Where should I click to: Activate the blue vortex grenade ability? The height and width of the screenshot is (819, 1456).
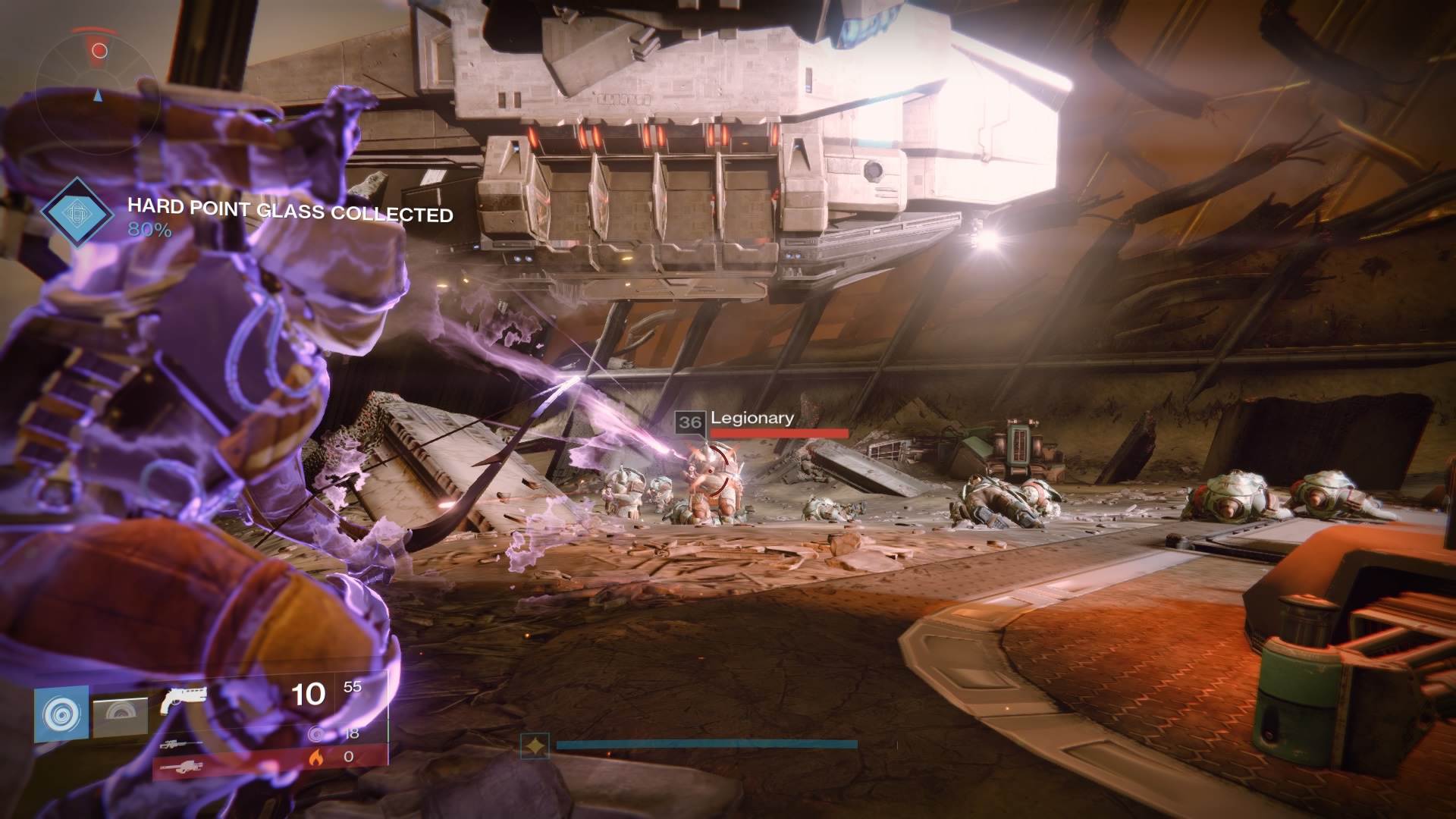point(61,714)
